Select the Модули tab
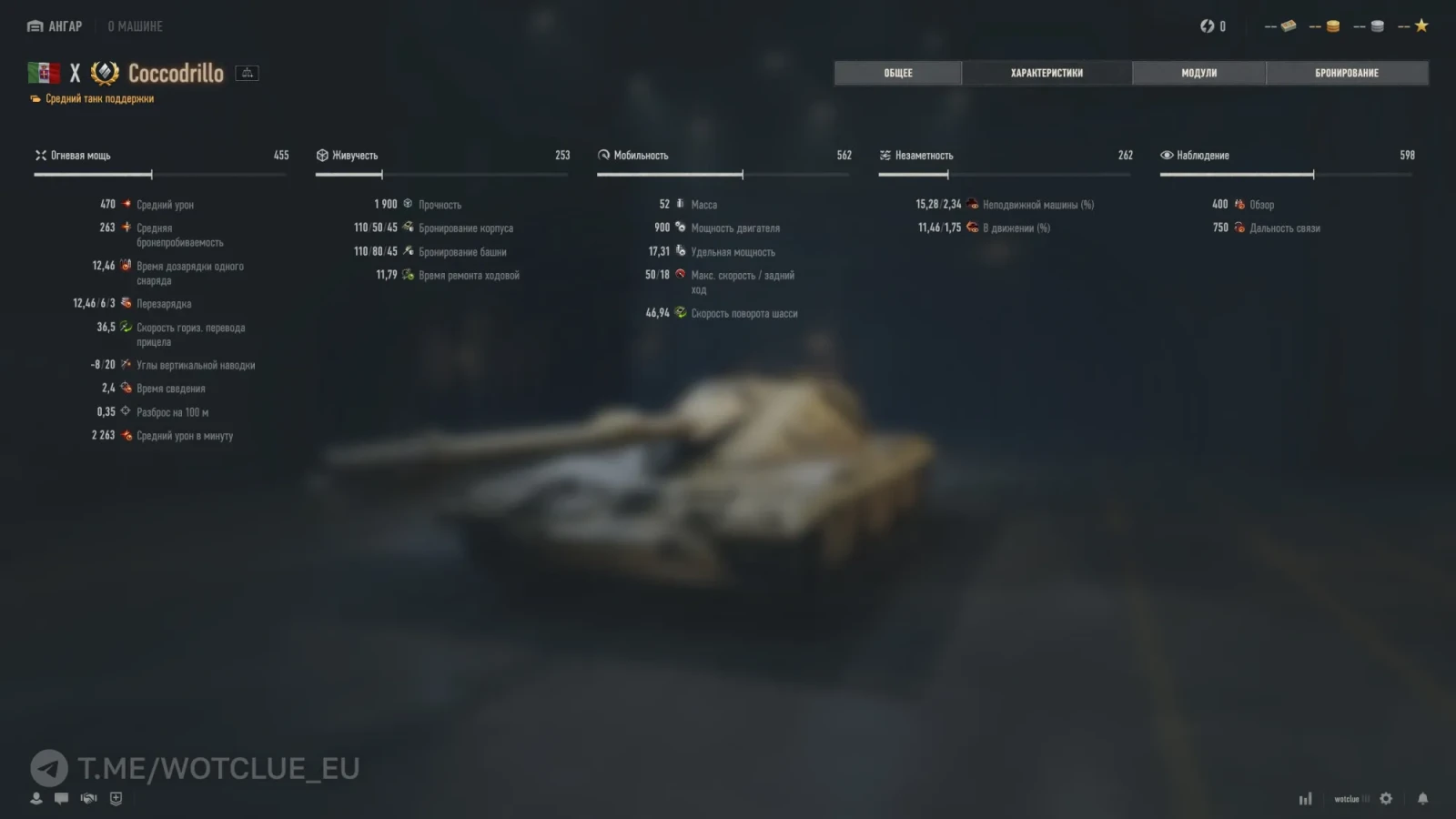 [x=1198, y=73]
